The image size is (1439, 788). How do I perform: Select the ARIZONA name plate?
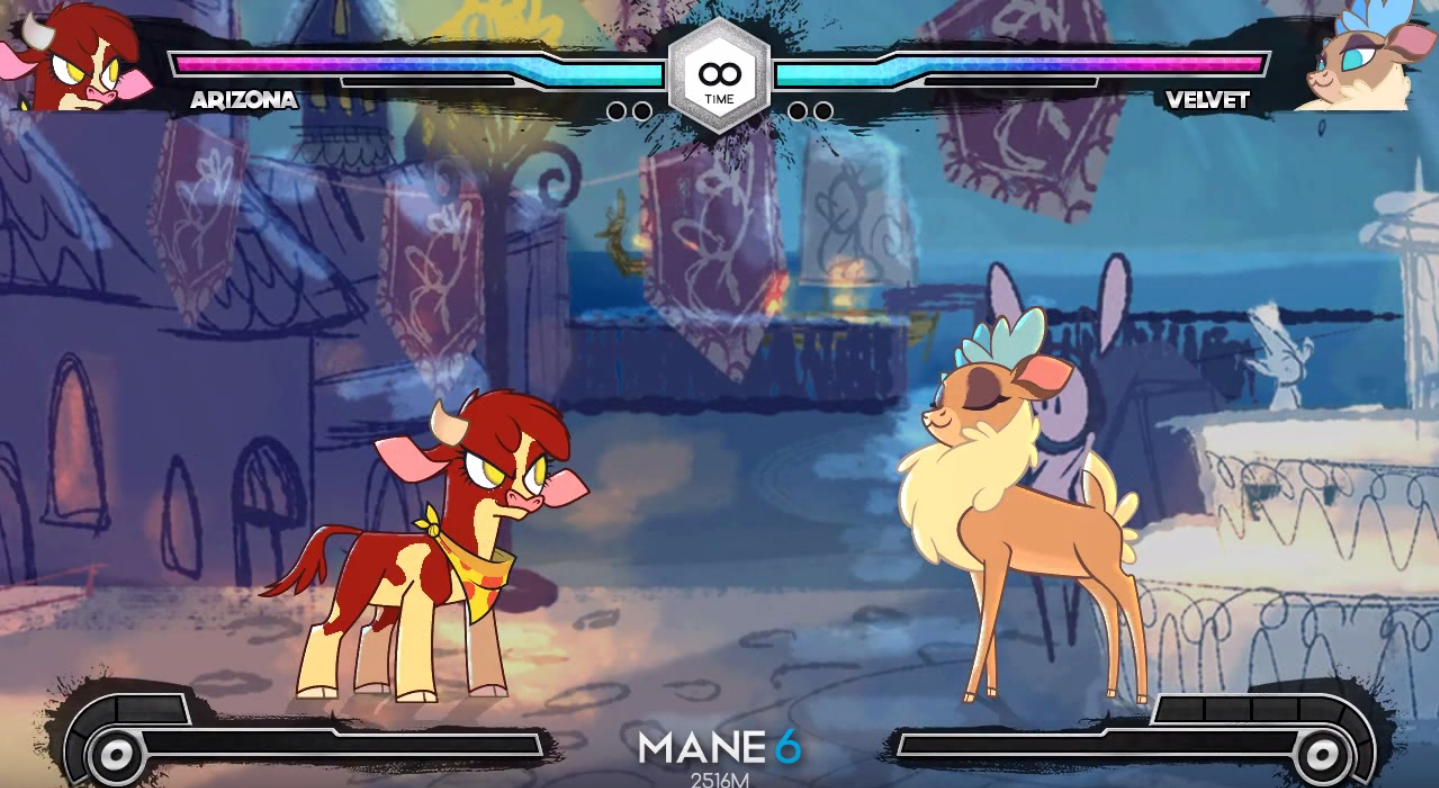tap(243, 101)
